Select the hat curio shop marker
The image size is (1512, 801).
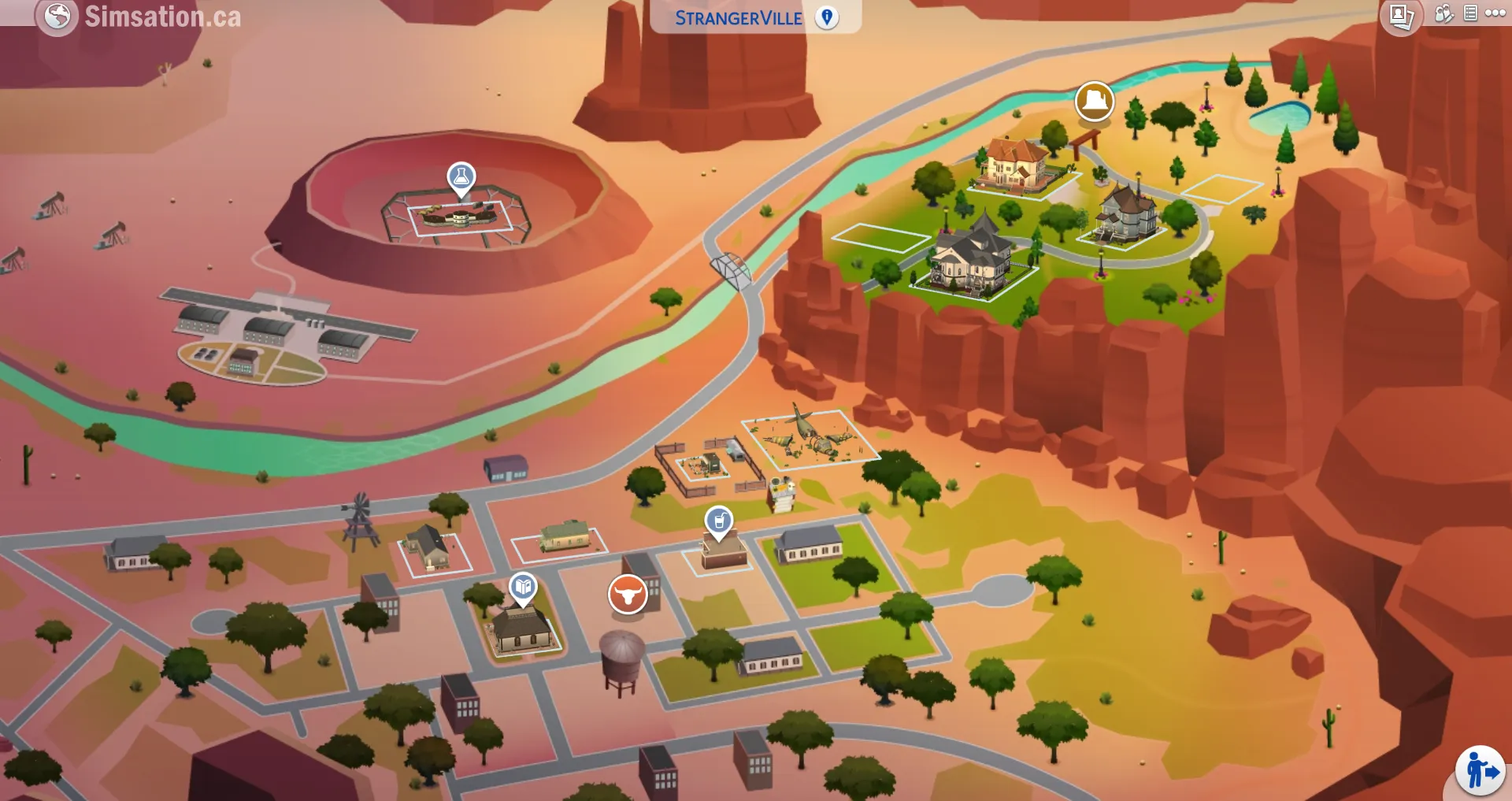point(1094,102)
